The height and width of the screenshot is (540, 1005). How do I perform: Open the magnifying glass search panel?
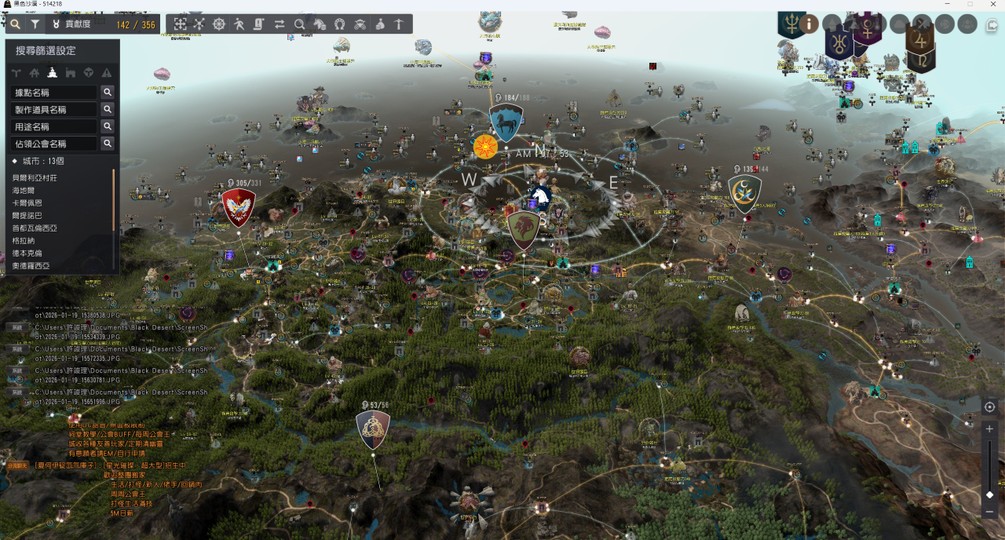point(15,24)
